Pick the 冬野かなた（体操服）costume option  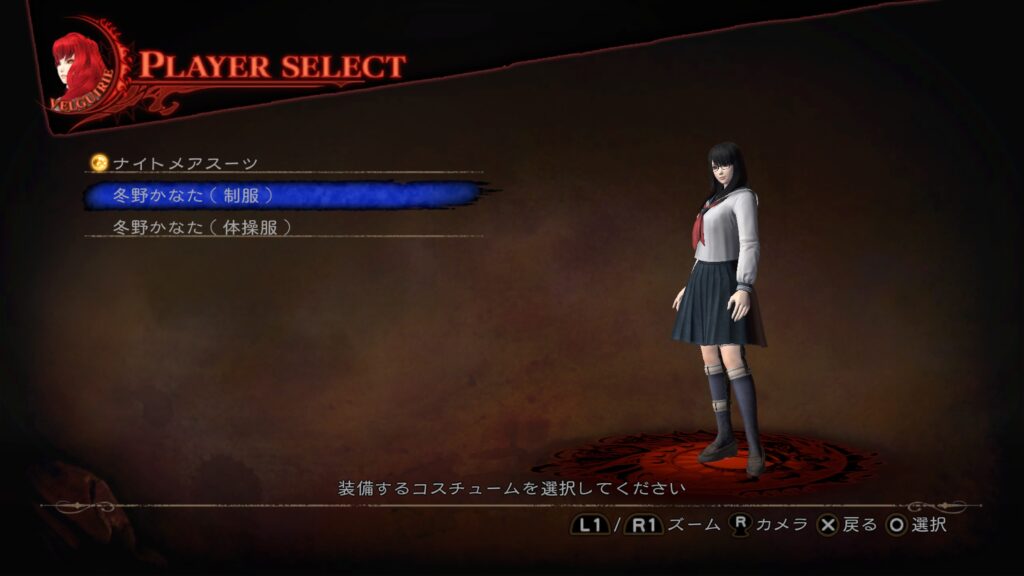203,227
